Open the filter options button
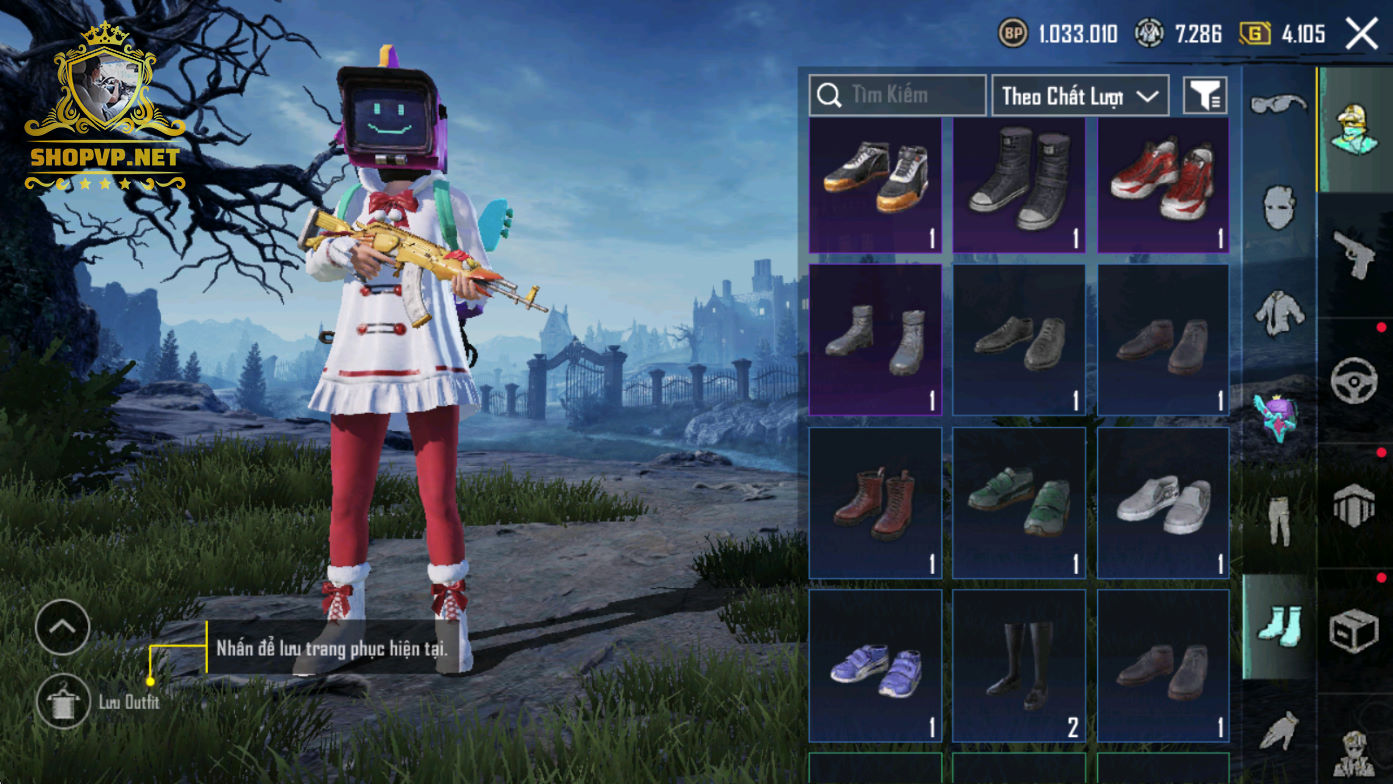 [x=1205, y=96]
